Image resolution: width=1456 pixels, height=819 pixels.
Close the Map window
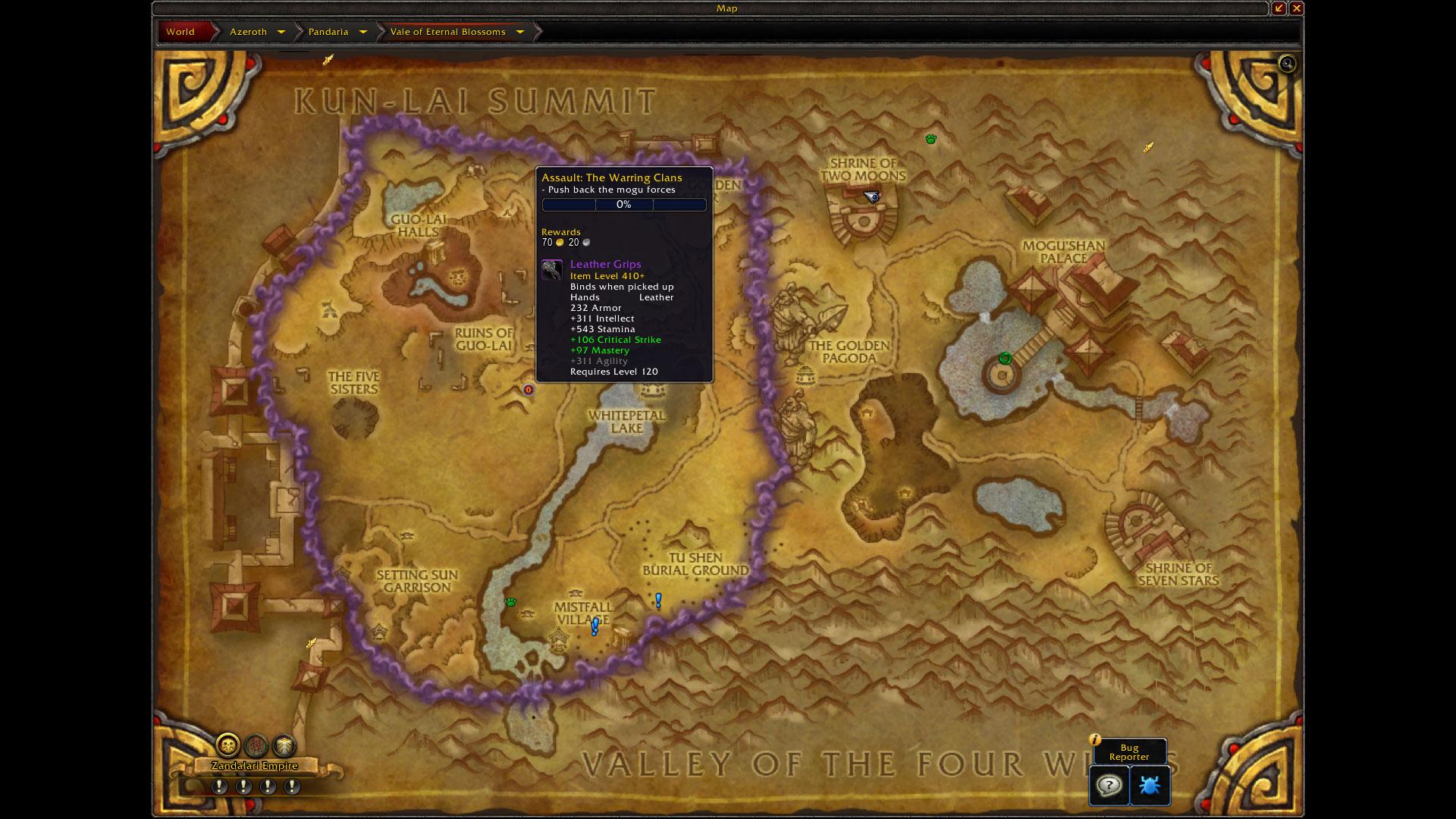pyautogui.click(x=1297, y=8)
